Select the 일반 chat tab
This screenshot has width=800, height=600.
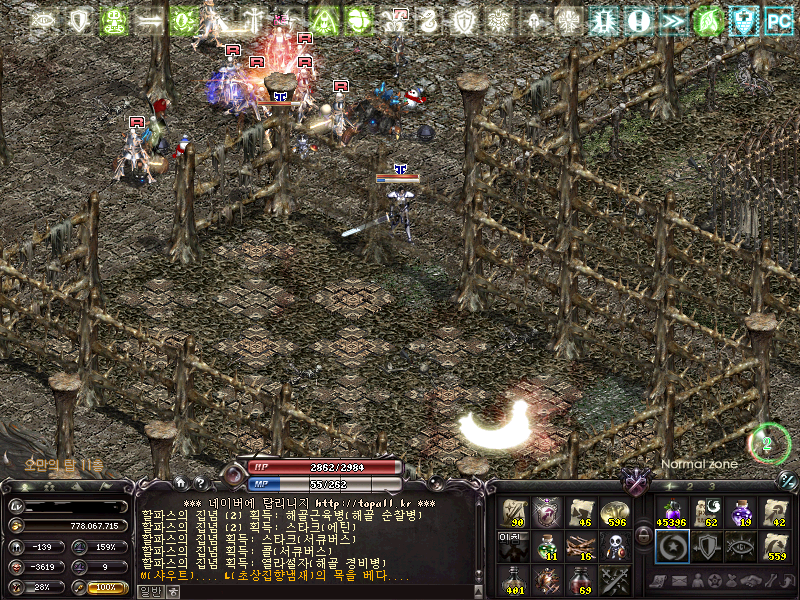pos(149,592)
